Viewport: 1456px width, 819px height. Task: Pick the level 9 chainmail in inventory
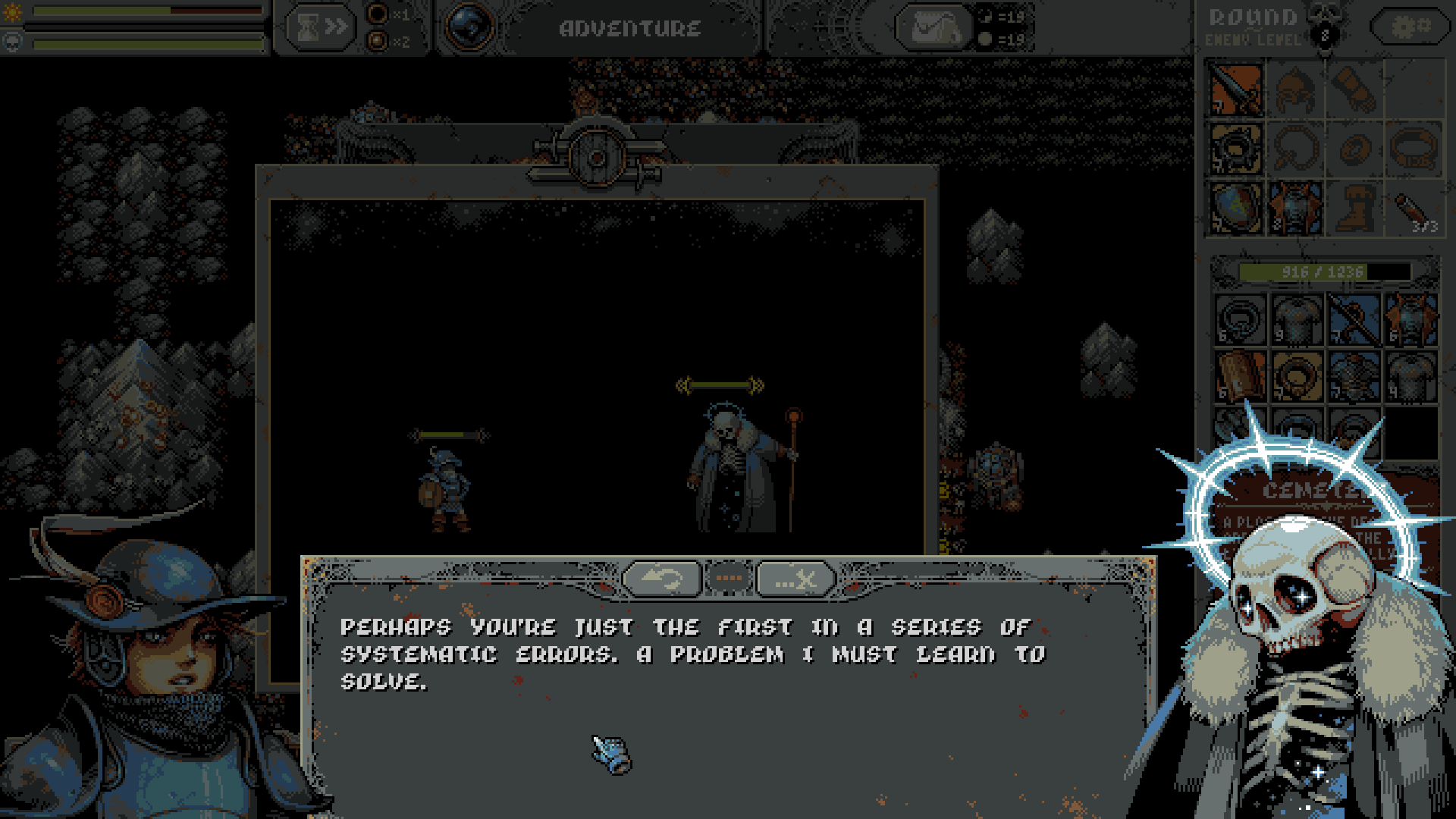pyautogui.click(x=1297, y=319)
